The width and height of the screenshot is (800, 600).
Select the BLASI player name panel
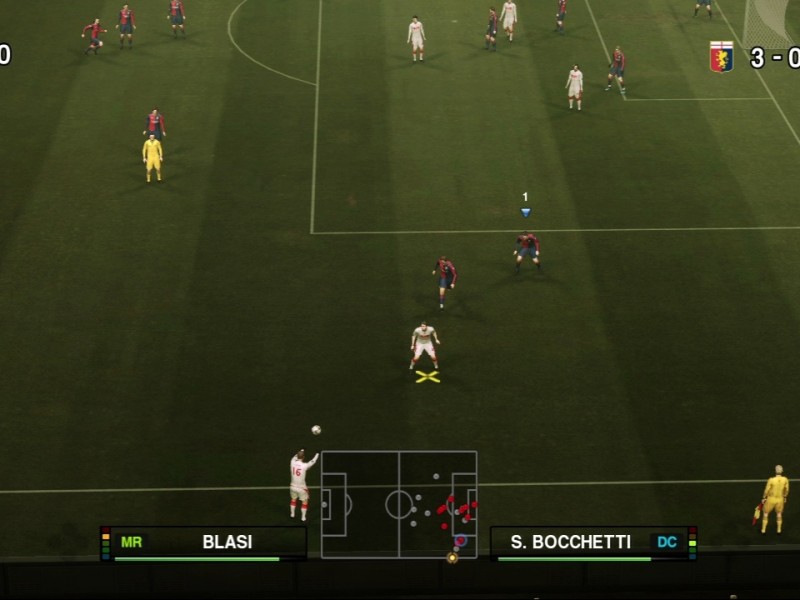pos(205,543)
